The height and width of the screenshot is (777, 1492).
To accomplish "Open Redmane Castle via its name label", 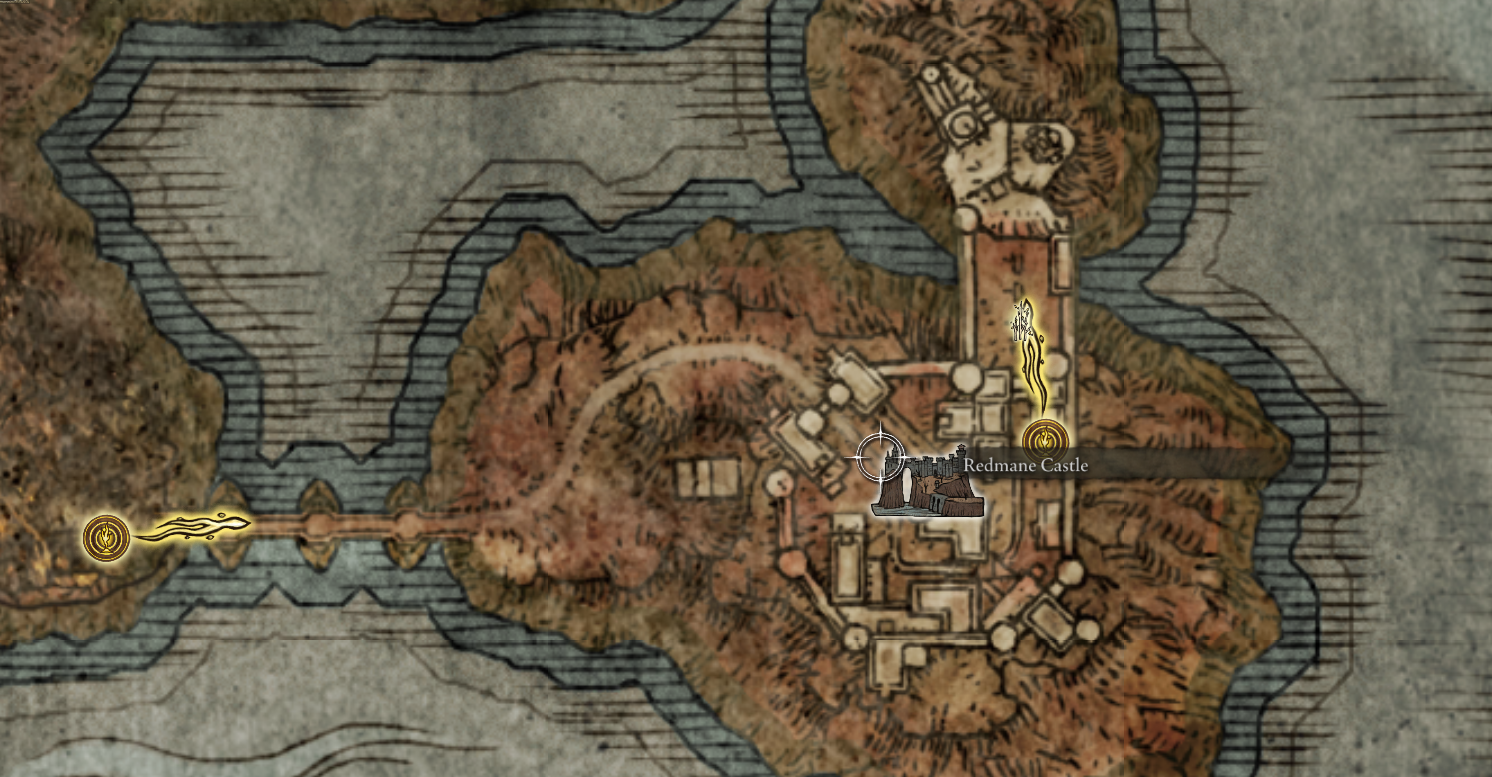I will pyautogui.click(x=1025, y=465).
